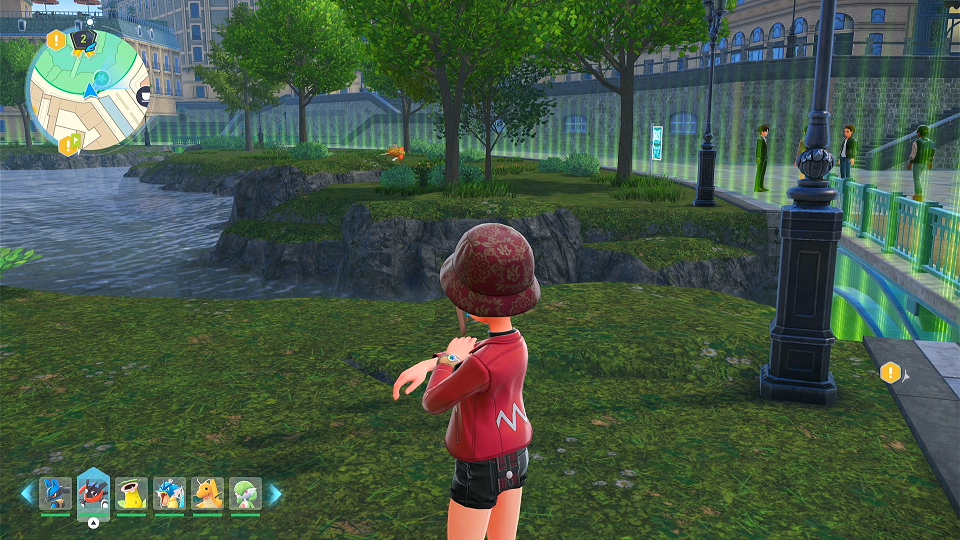Choose Gardevoir in the party bar
The width and height of the screenshot is (960, 540).
[245, 494]
